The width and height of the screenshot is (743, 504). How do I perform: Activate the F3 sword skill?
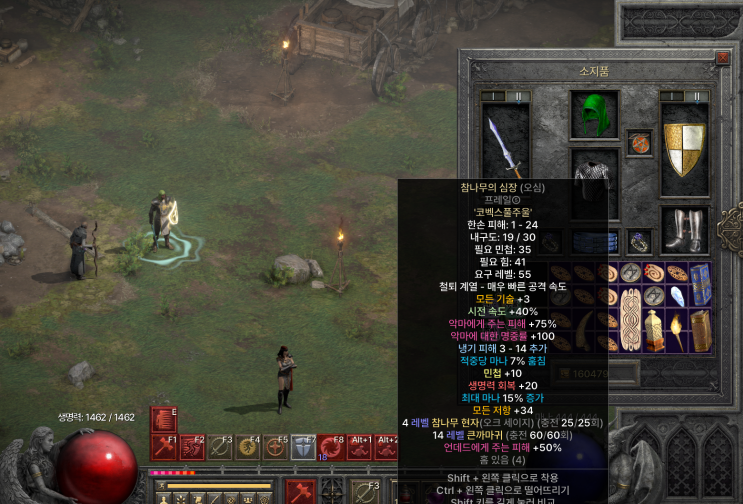click(x=219, y=447)
